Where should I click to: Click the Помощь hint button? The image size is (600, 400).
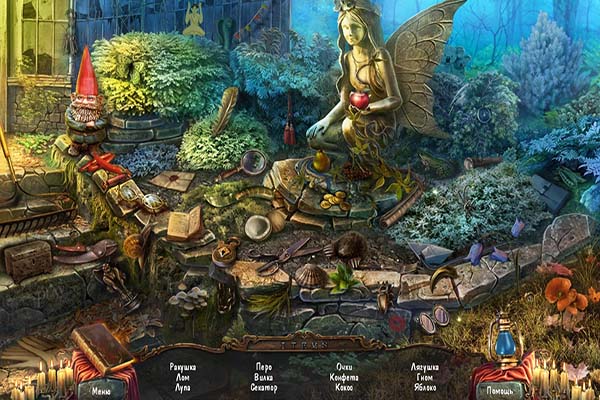498,391
